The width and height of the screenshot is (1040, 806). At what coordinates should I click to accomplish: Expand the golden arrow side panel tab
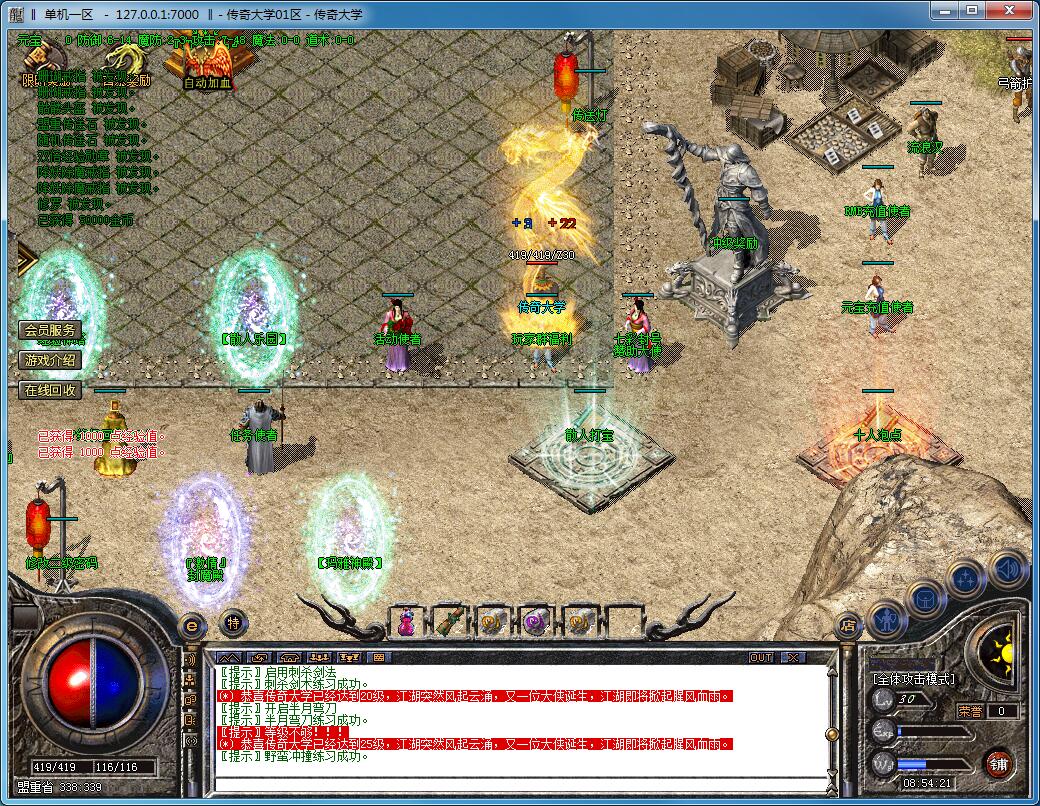pyautogui.click(x=26, y=262)
